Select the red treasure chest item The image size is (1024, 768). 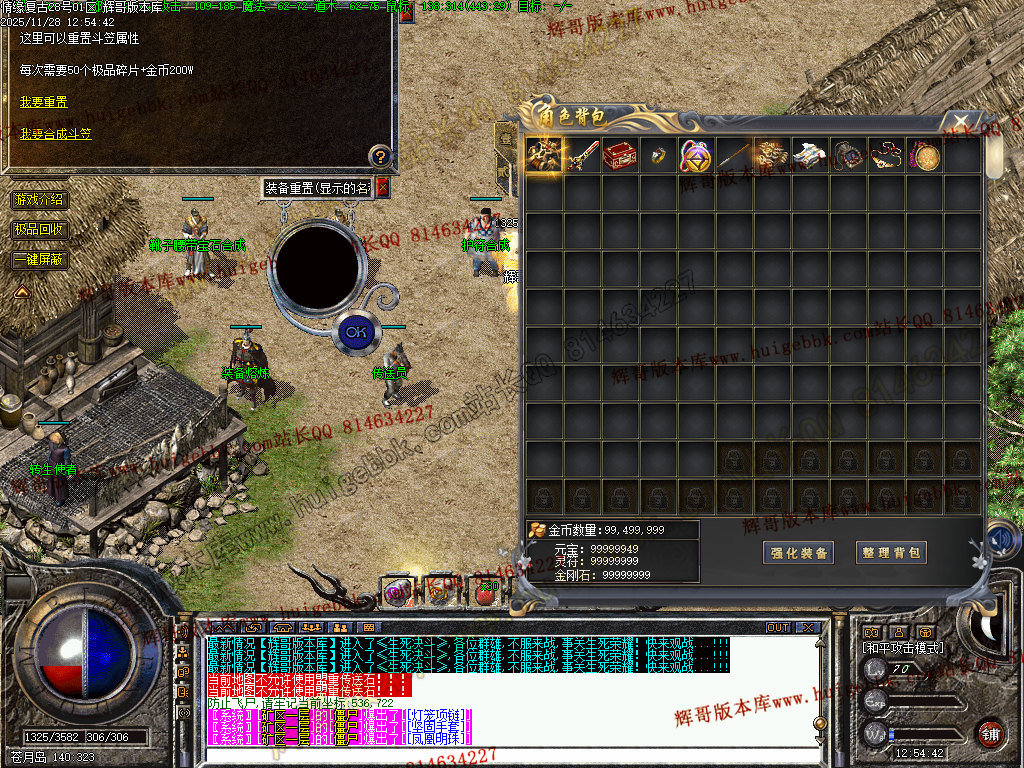[x=620, y=155]
